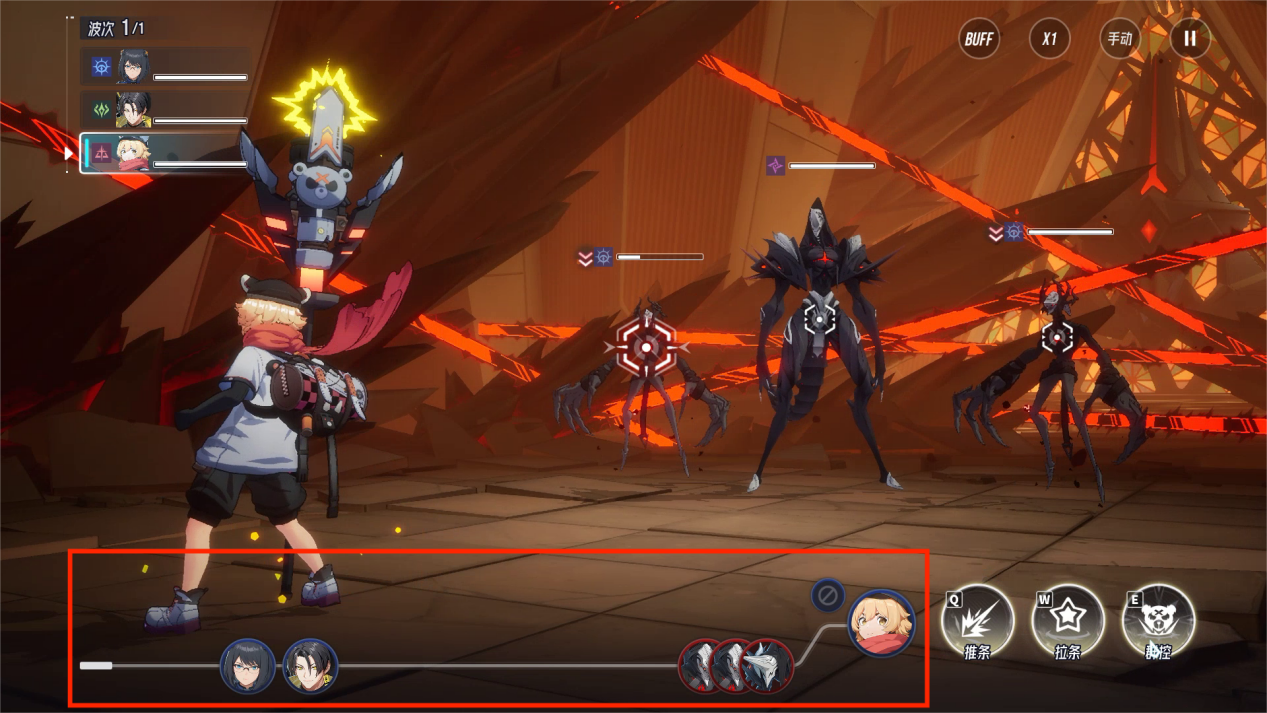Choose the dark-haired man party row

(165, 110)
